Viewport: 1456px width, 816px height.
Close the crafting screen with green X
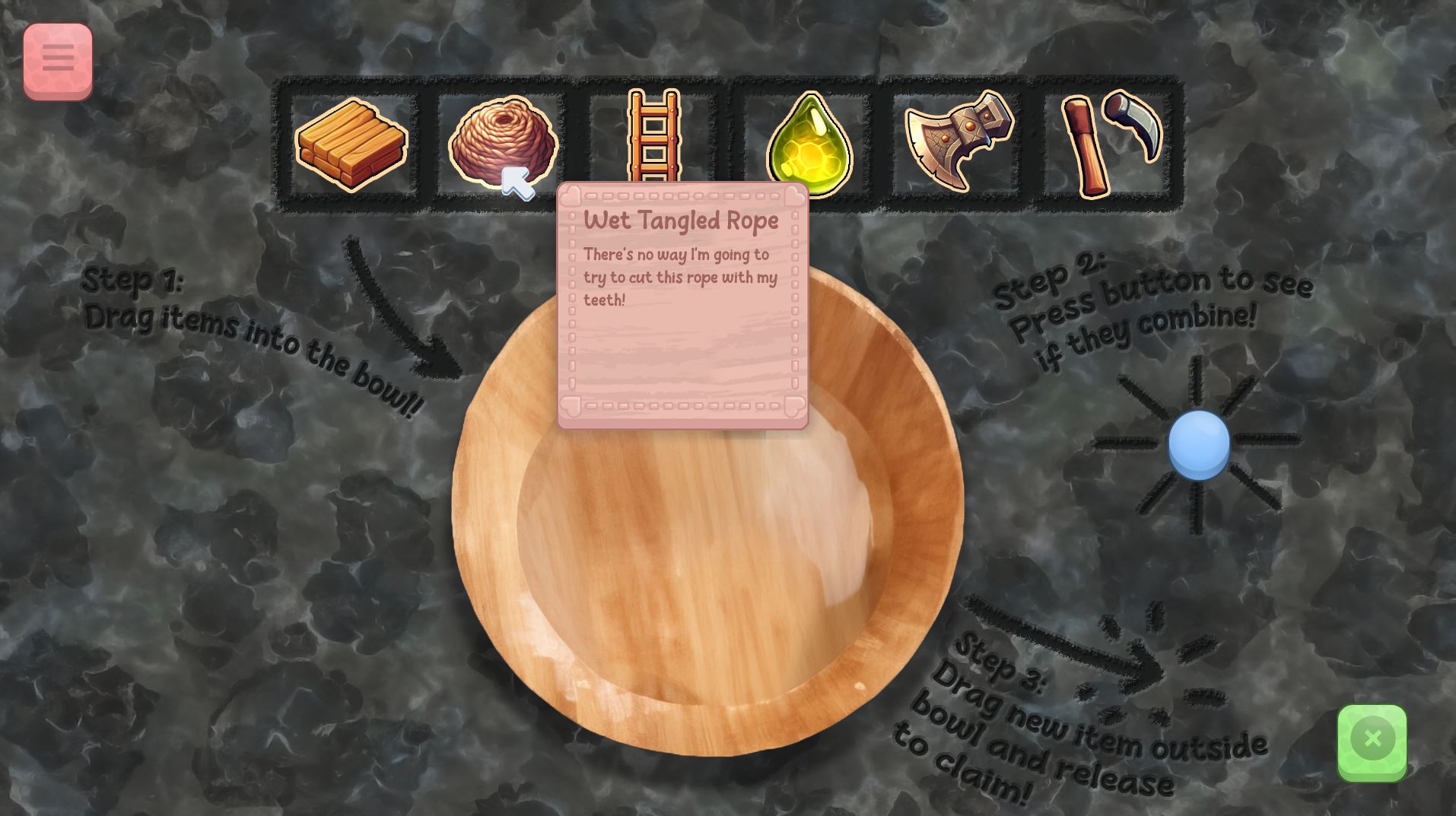(1372, 741)
